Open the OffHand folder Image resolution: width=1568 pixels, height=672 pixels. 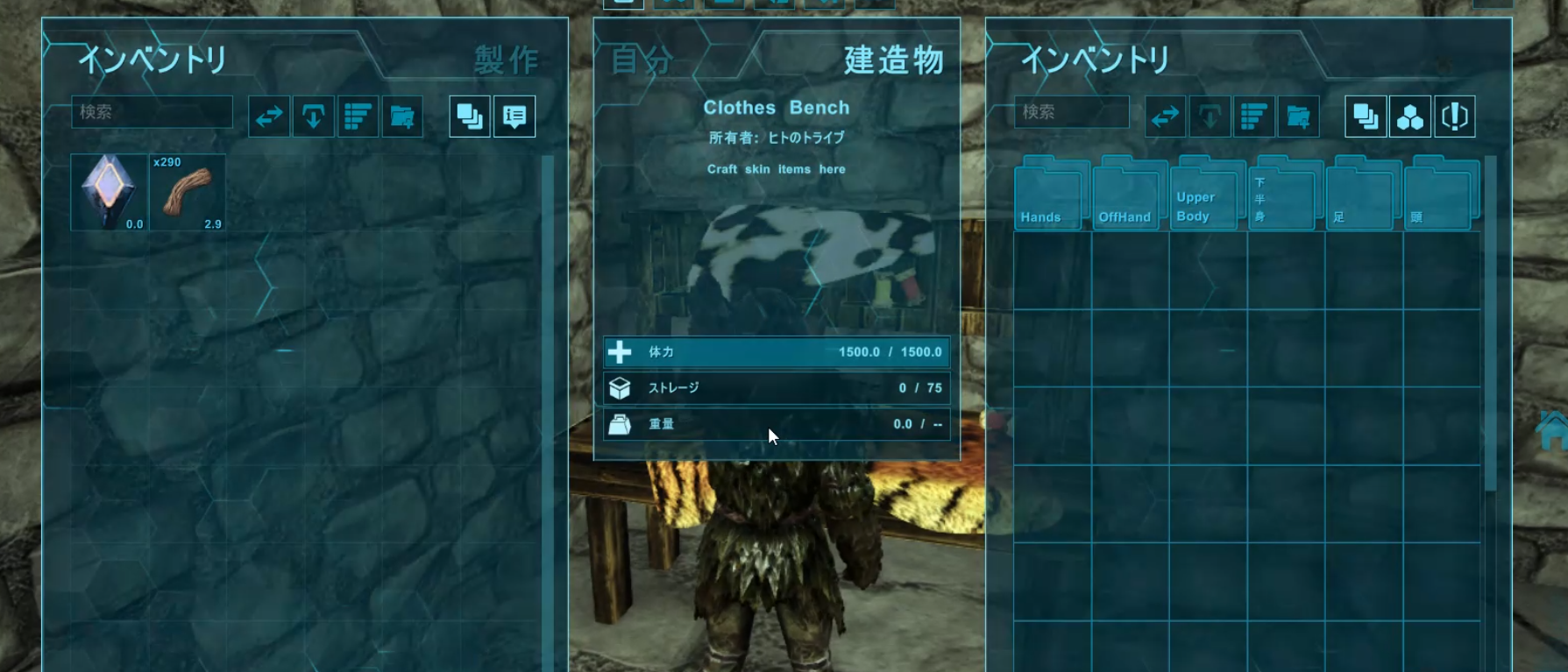pyautogui.click(x=1126, y=195)
